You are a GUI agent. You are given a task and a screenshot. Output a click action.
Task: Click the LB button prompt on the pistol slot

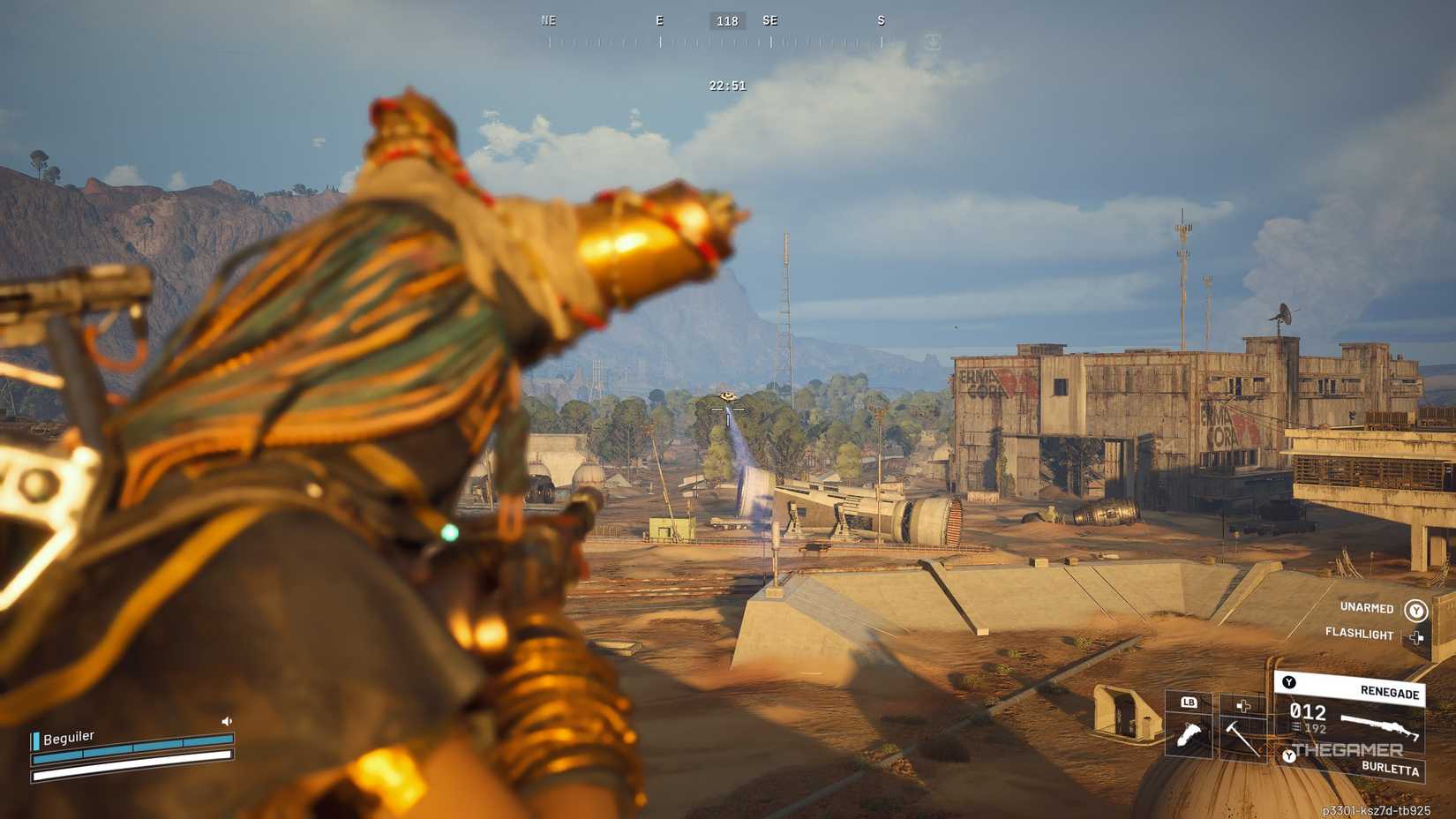pos(1190,703)
